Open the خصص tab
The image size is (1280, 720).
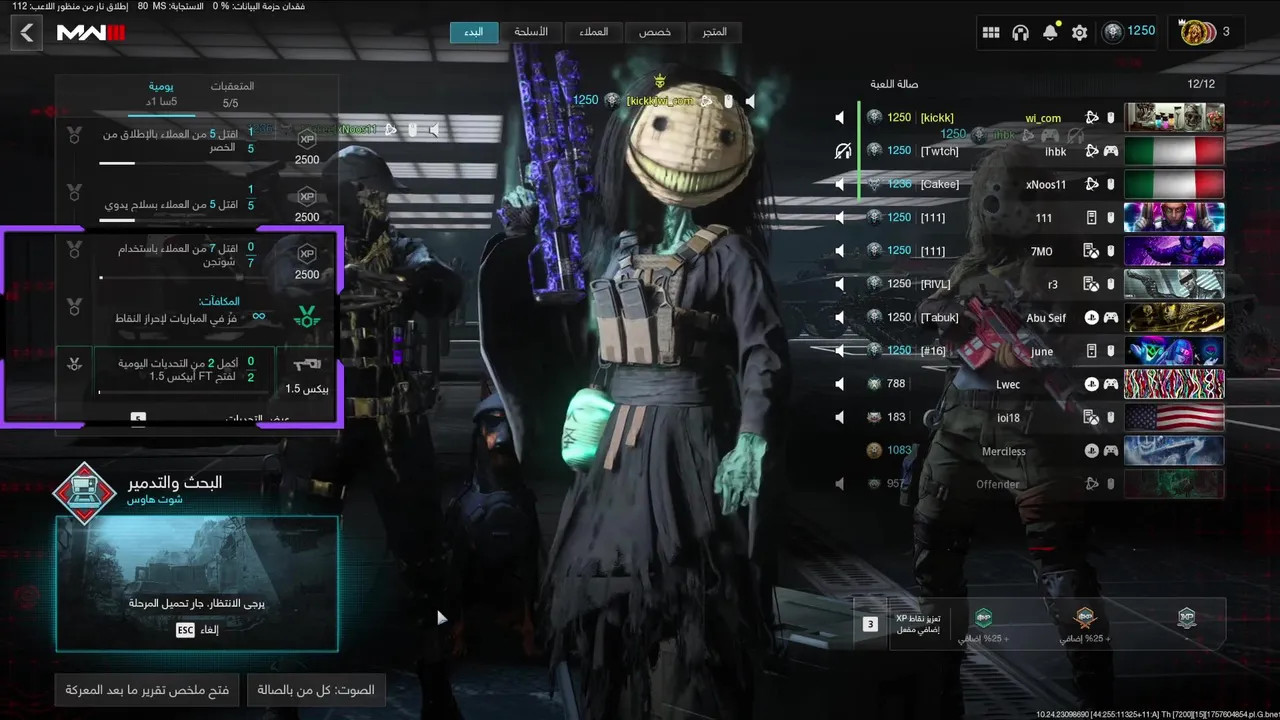[x=655, y=32]
